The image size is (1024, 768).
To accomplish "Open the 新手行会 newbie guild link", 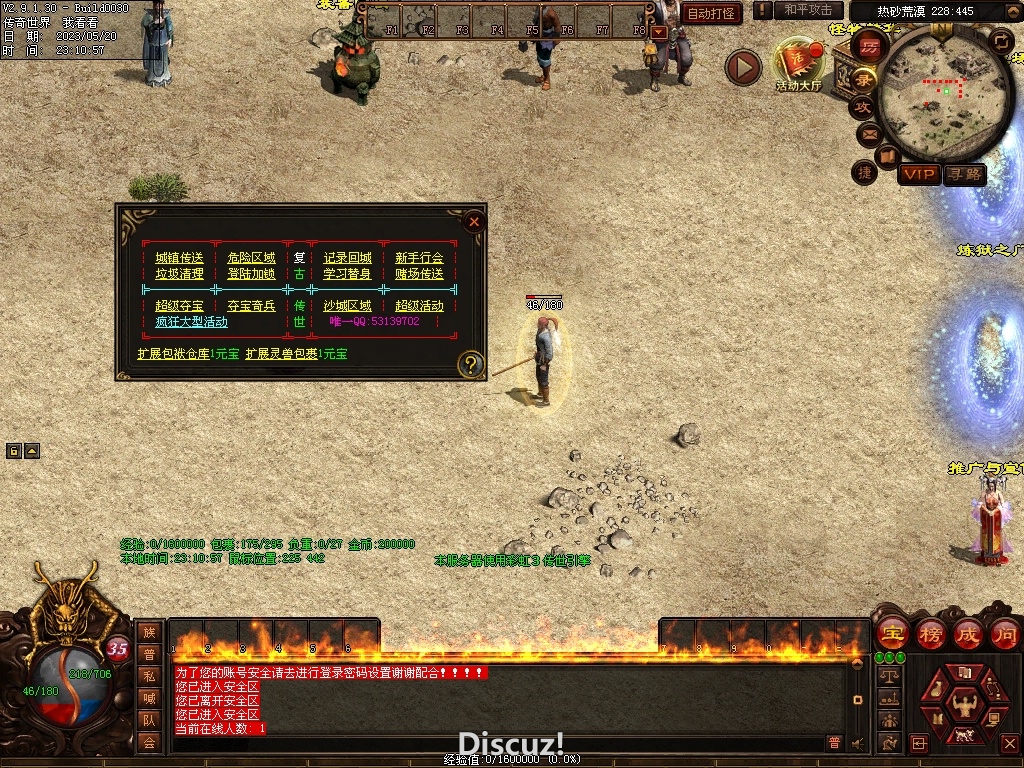I will point(419,258).
